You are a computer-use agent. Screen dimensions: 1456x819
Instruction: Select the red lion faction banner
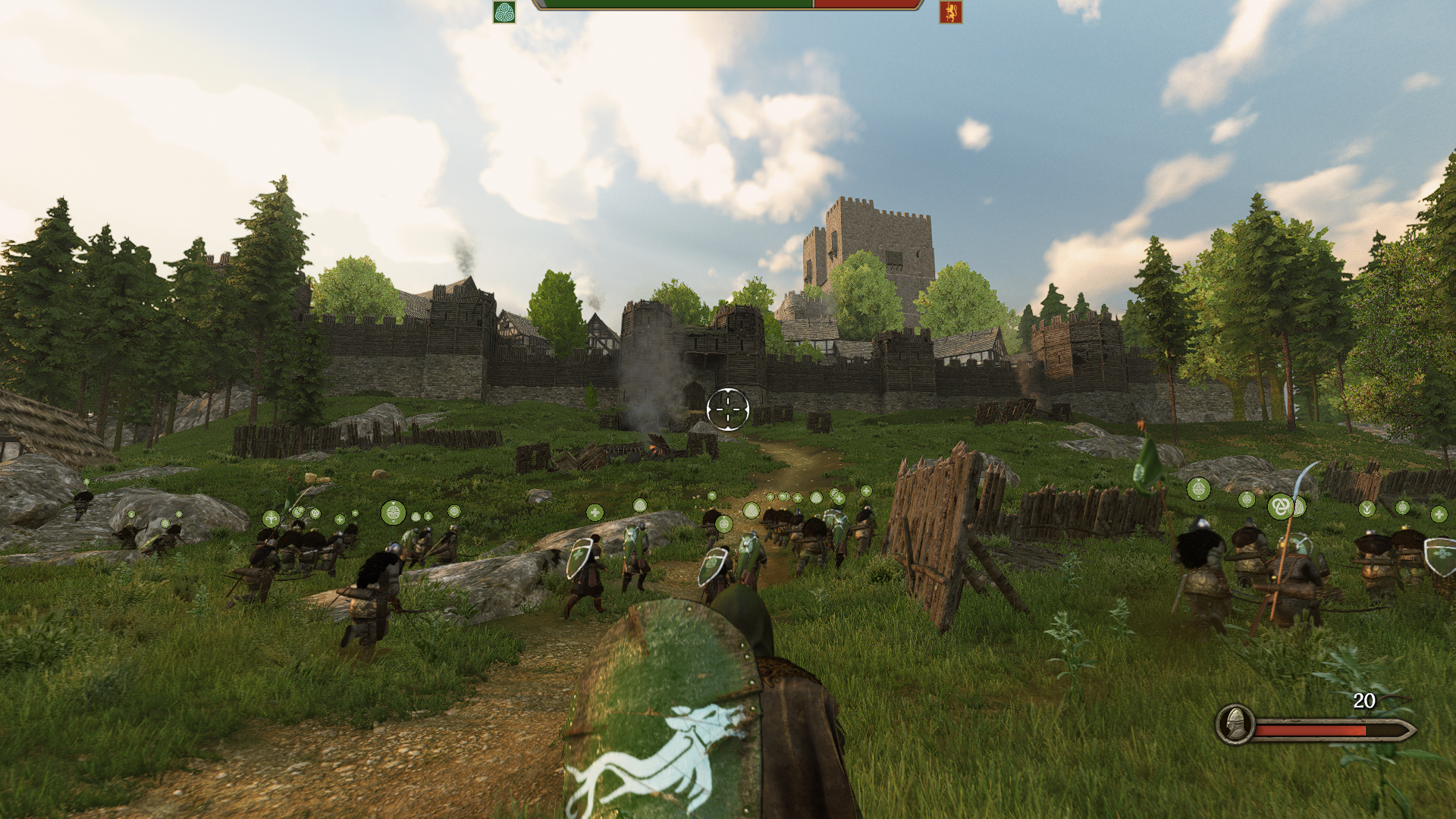click(950, 12)
